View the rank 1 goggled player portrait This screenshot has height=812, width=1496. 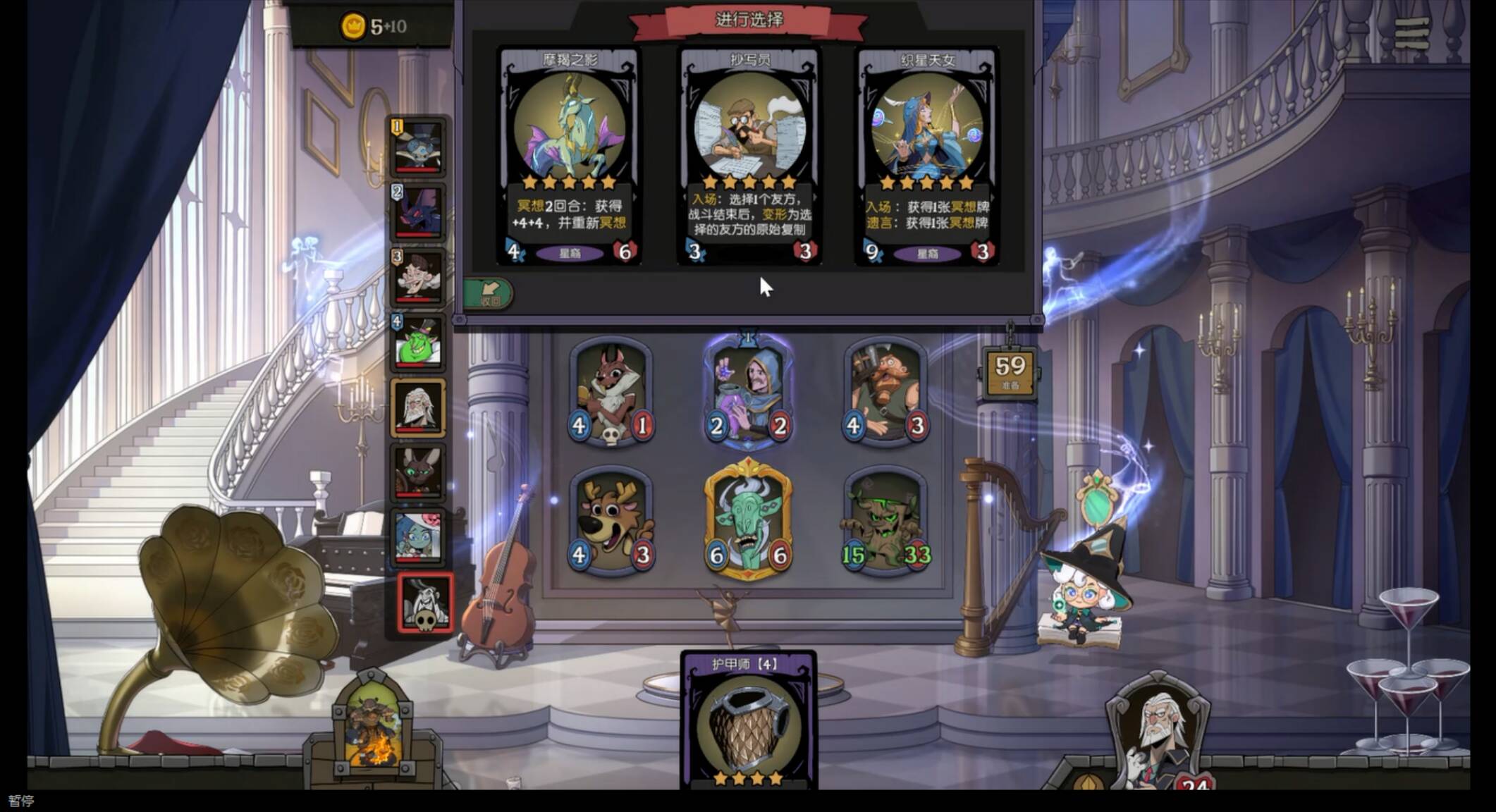click(x=418, y=147)
